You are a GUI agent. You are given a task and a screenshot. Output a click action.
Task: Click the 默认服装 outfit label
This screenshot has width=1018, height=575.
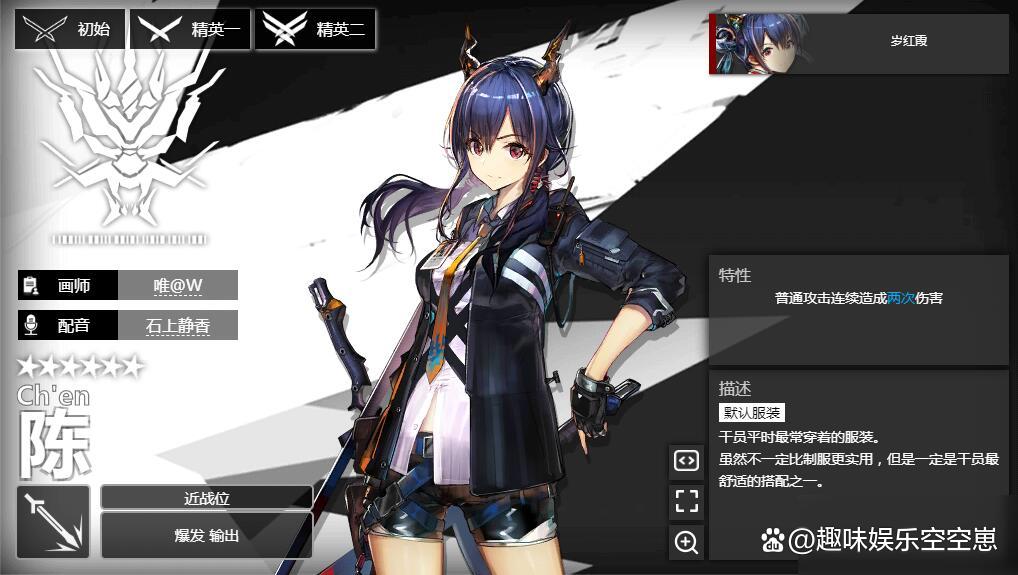[x=751, y=412]
